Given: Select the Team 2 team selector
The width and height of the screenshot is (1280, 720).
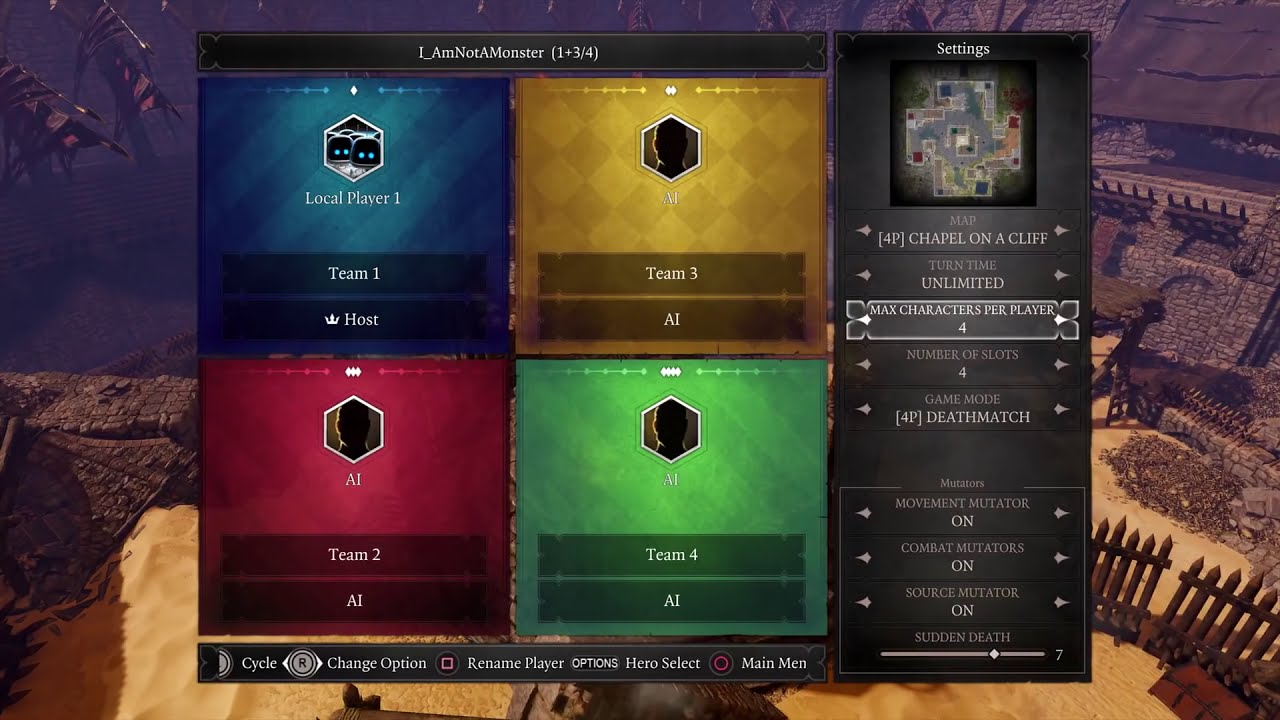Looking at the screenshot, I should pyautogui.click(x=354, y=554).
